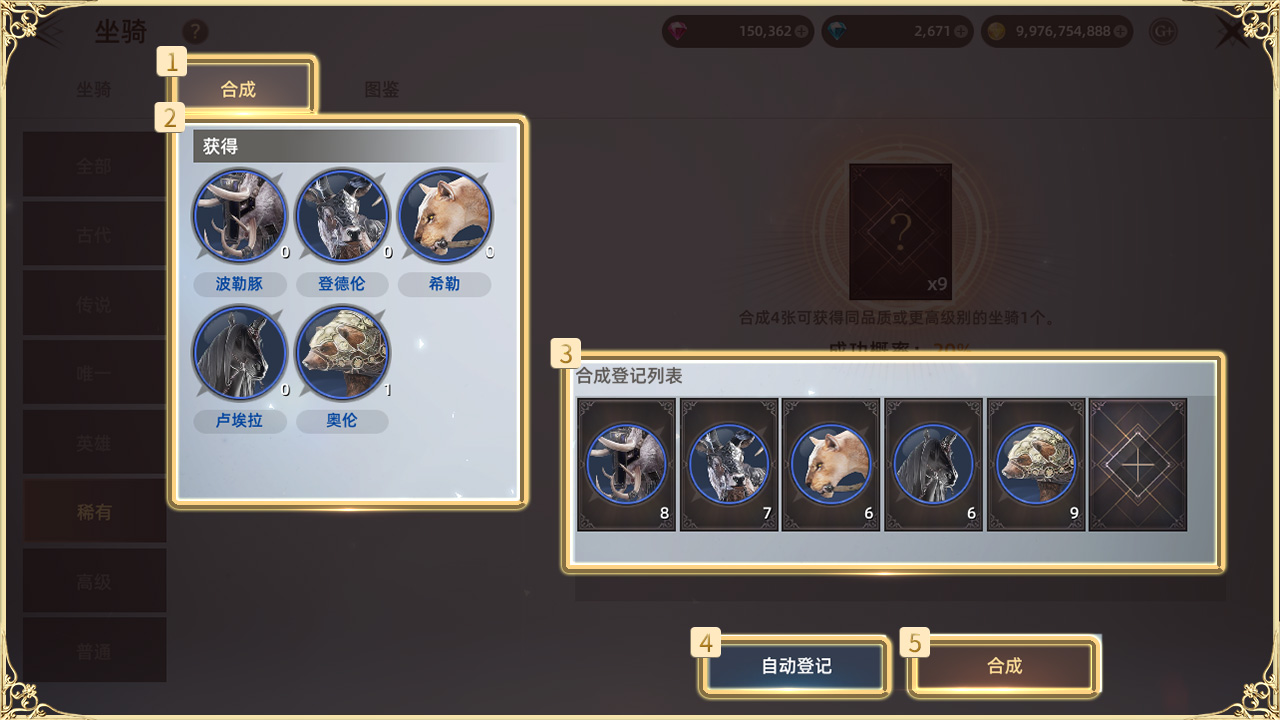This screenshot has height=720, width=1280.
Task: Open the gem purchase plus button
Action: pos(801,31)
